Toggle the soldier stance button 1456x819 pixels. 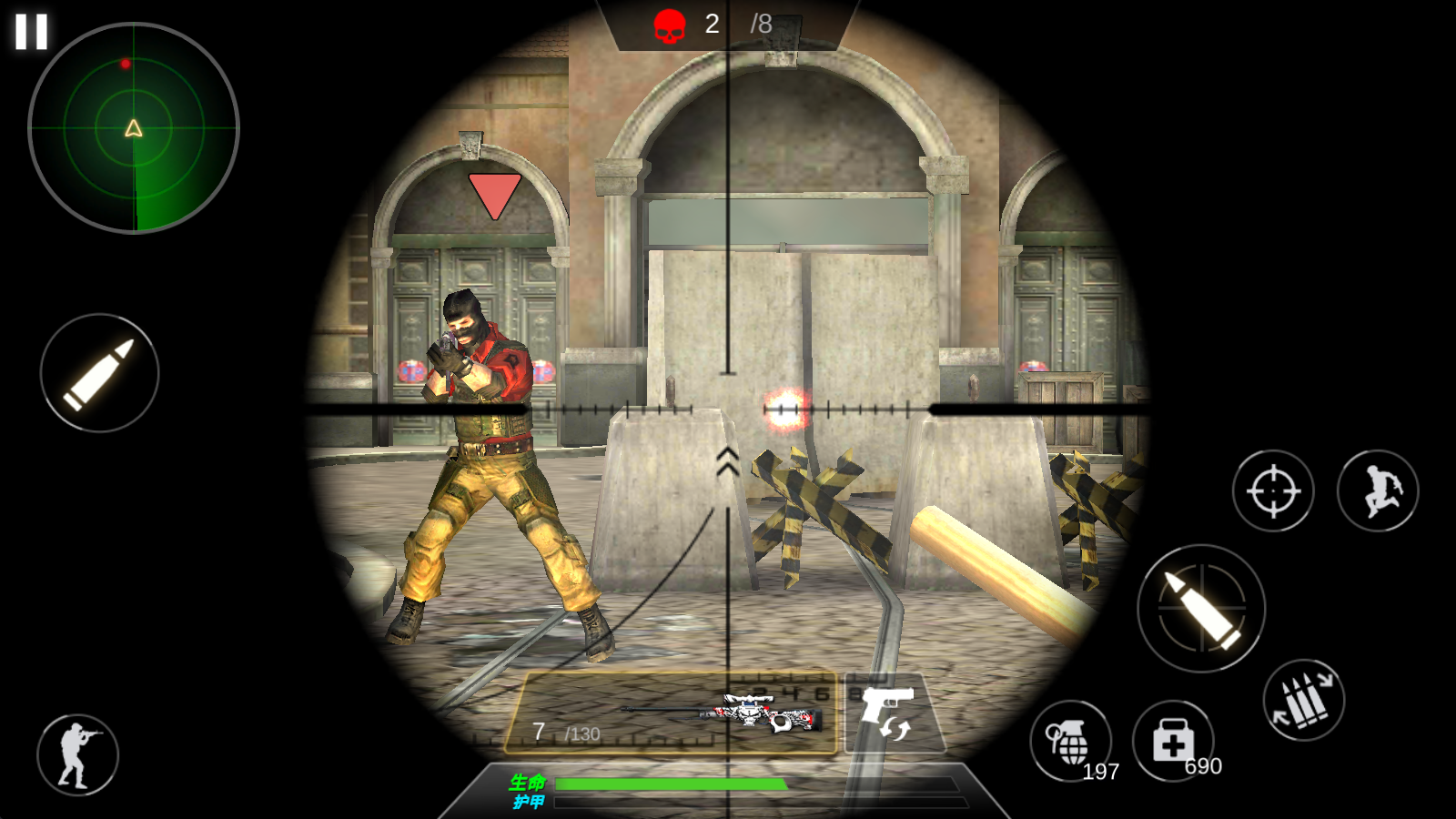point(77,754)
